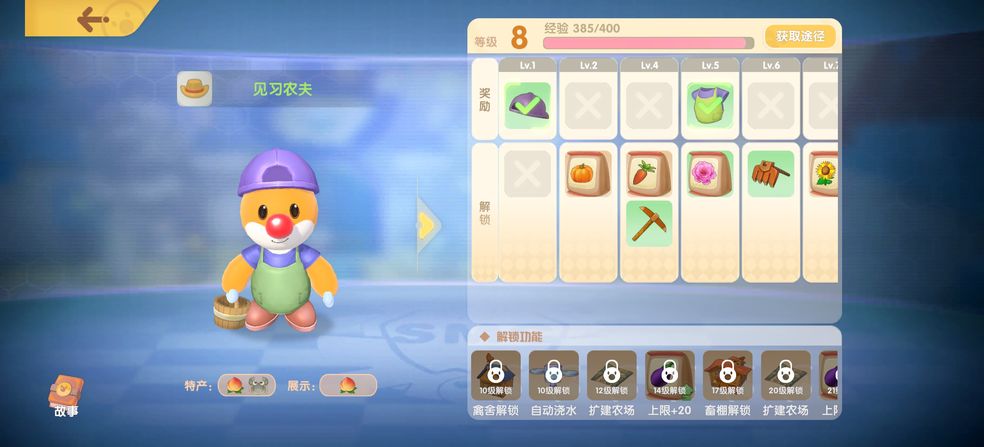This screenshot has width=984, height=447.
Task: Select the Lv.5 green apron reward
Action: click(710, 106)
